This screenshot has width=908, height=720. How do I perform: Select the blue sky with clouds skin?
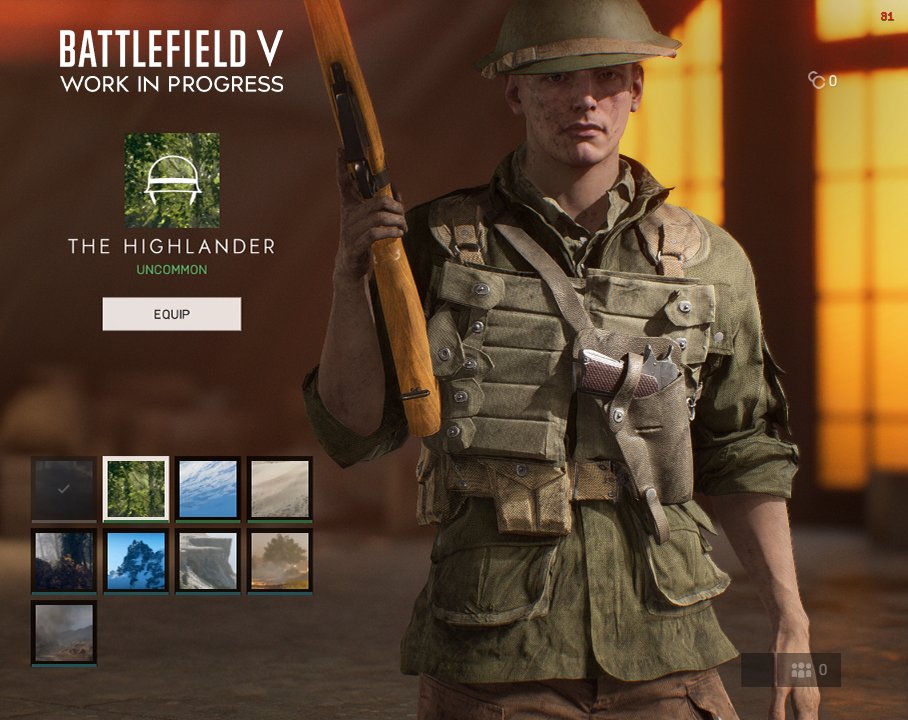pos(208,488)
